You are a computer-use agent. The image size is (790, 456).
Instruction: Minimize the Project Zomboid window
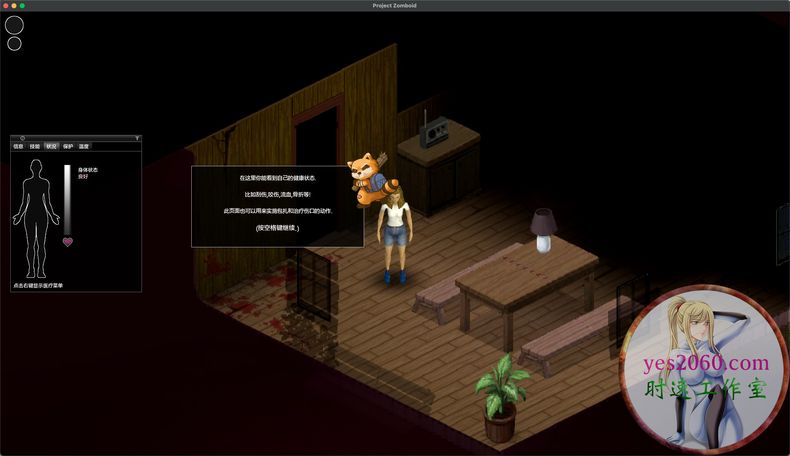click(x=14, y=6)
